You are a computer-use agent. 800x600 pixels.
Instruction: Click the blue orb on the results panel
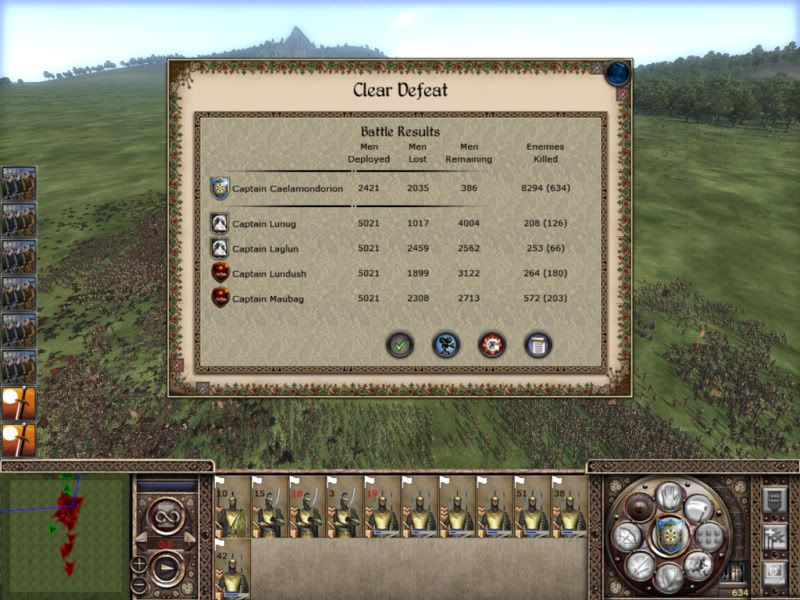(618, 73)
